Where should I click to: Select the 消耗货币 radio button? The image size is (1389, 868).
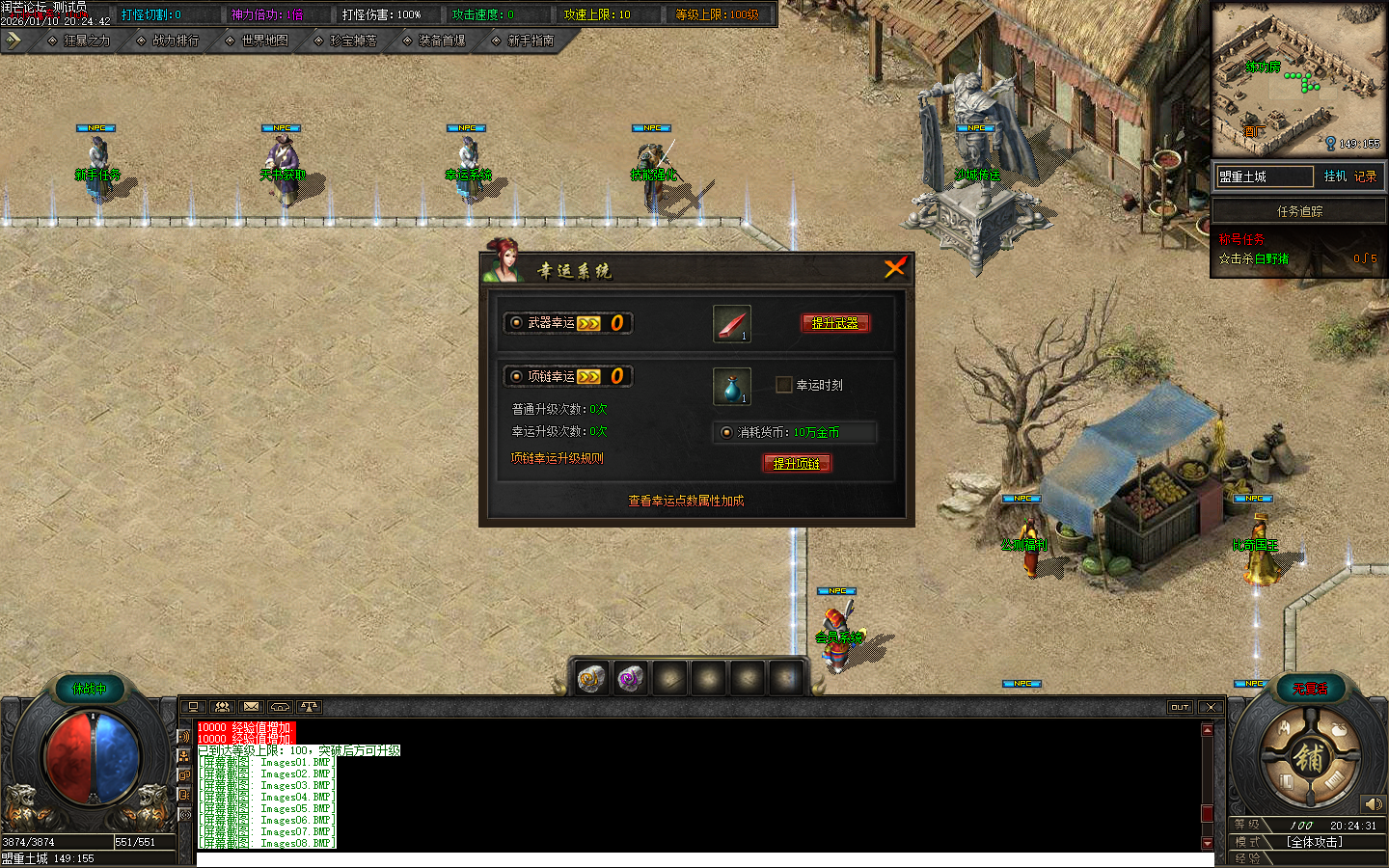[x=726, y=433]
